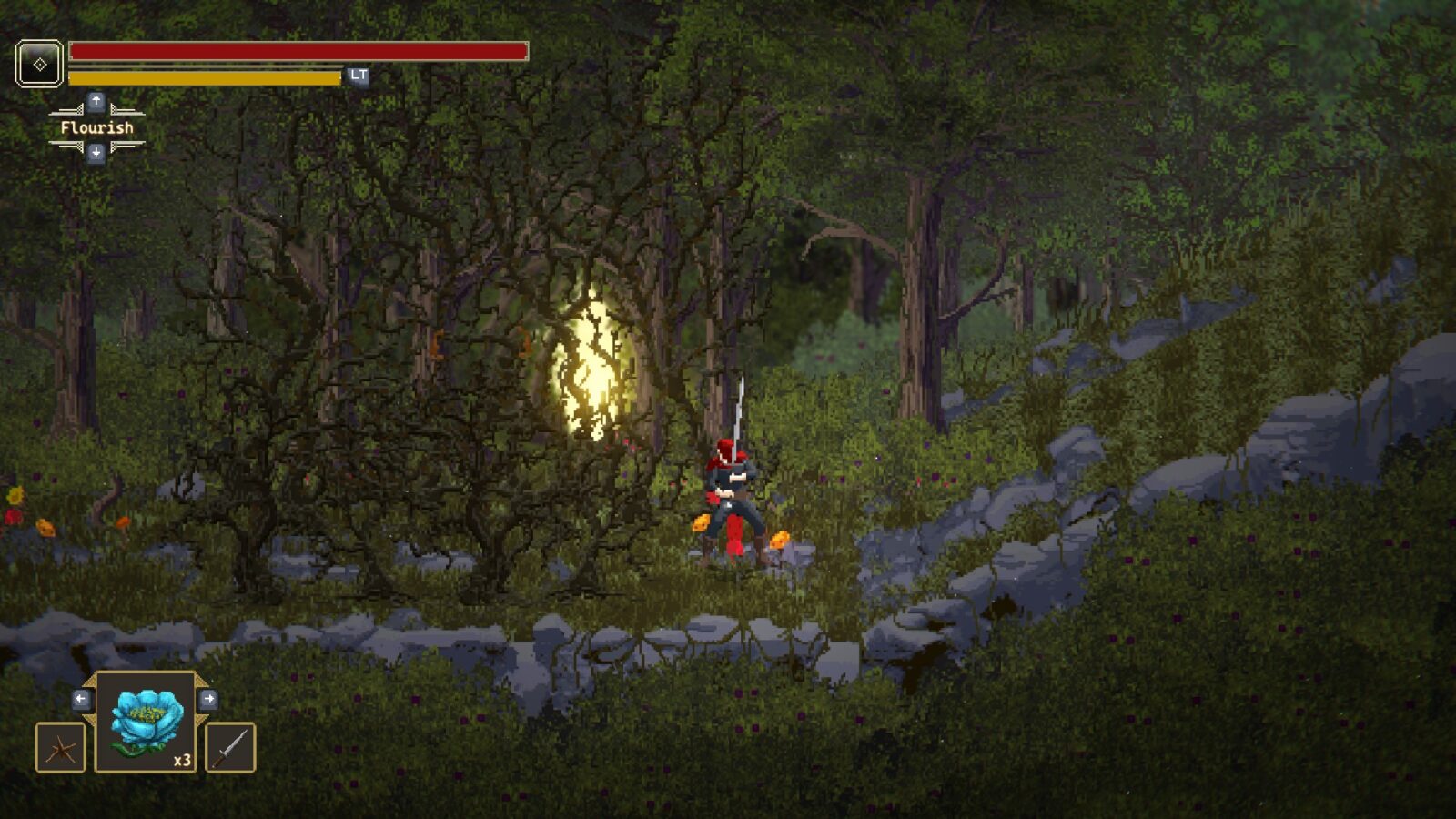
Task: Select the blue flower item slot
Action: coord(146,723)
